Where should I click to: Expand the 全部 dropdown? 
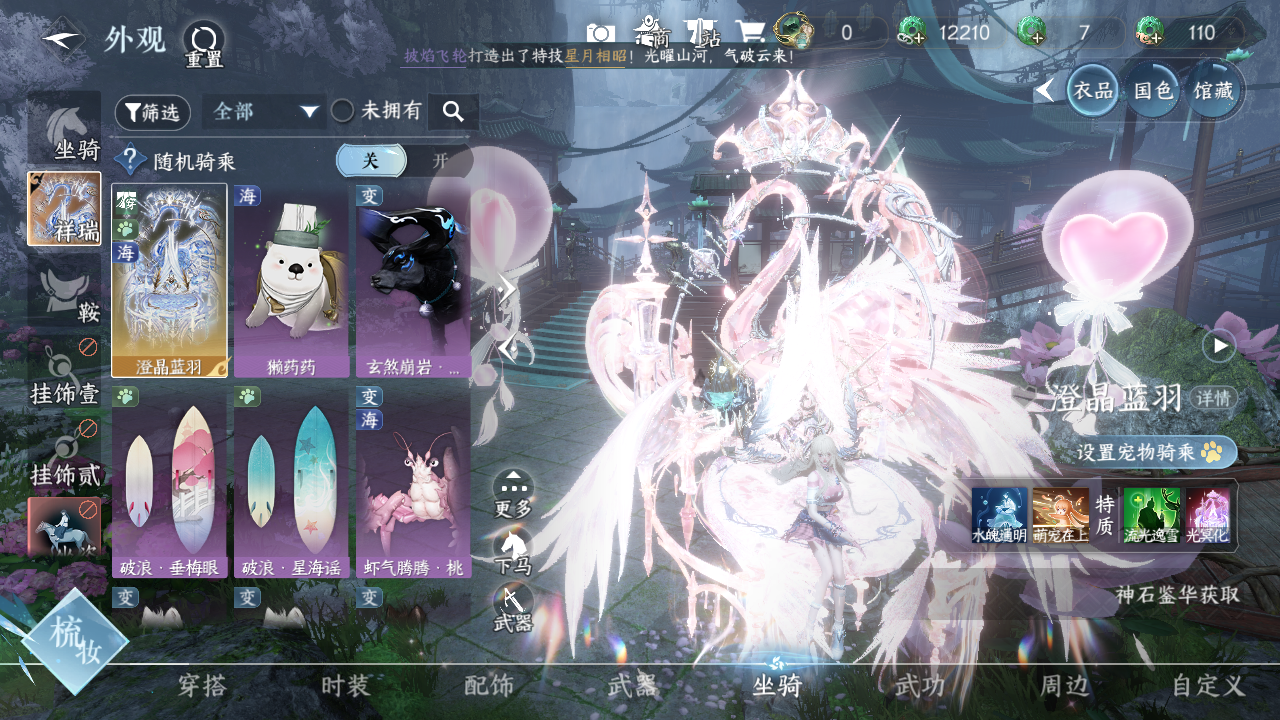click(264, 112)
